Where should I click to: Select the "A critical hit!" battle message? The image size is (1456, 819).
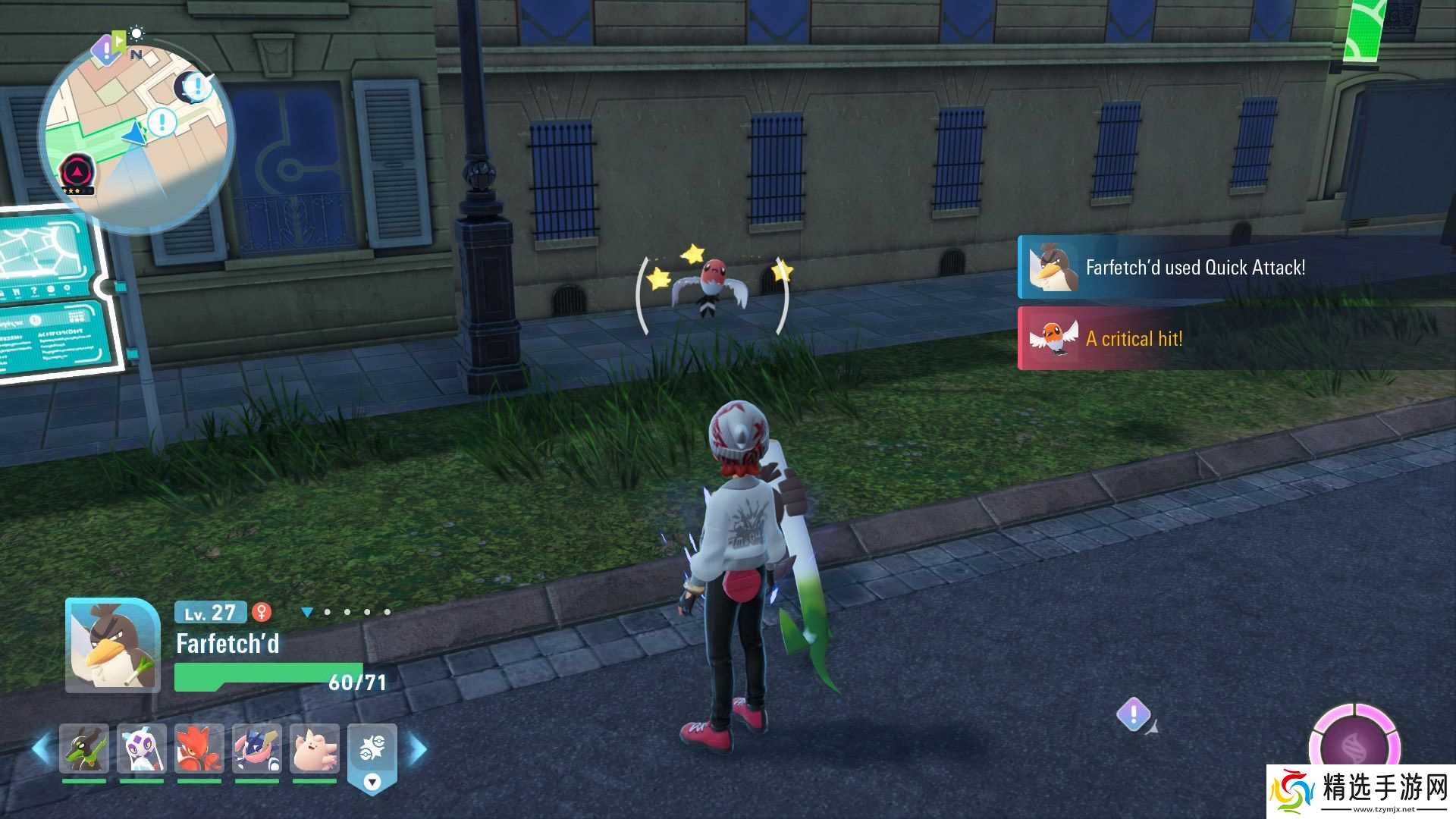[x=1134, y=339]
